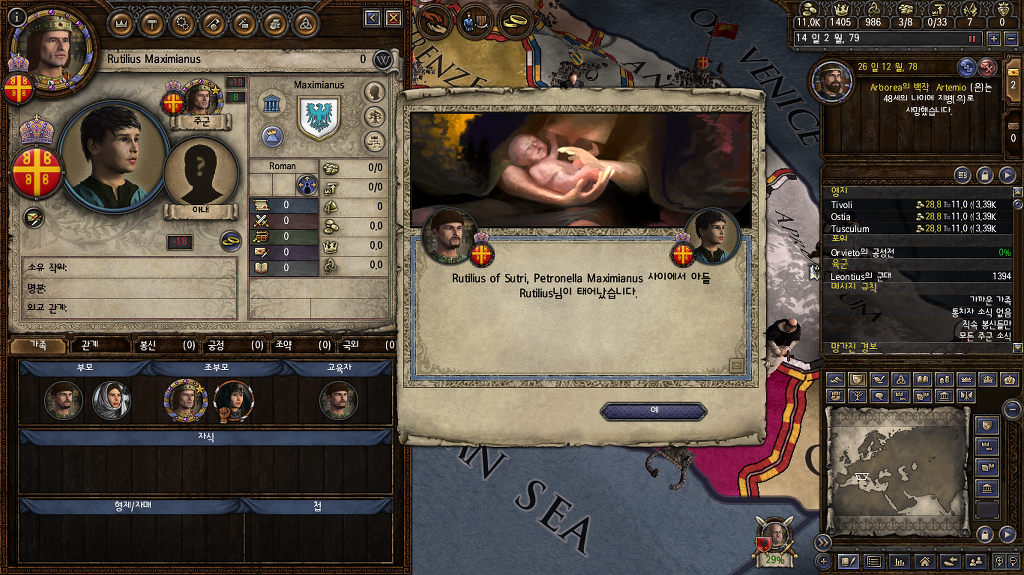Image resolution: width=1024 pixels, height=575 pixels.
Task: Switch to the 관계 (relations) tab
Action: click(x=90, y=345)
